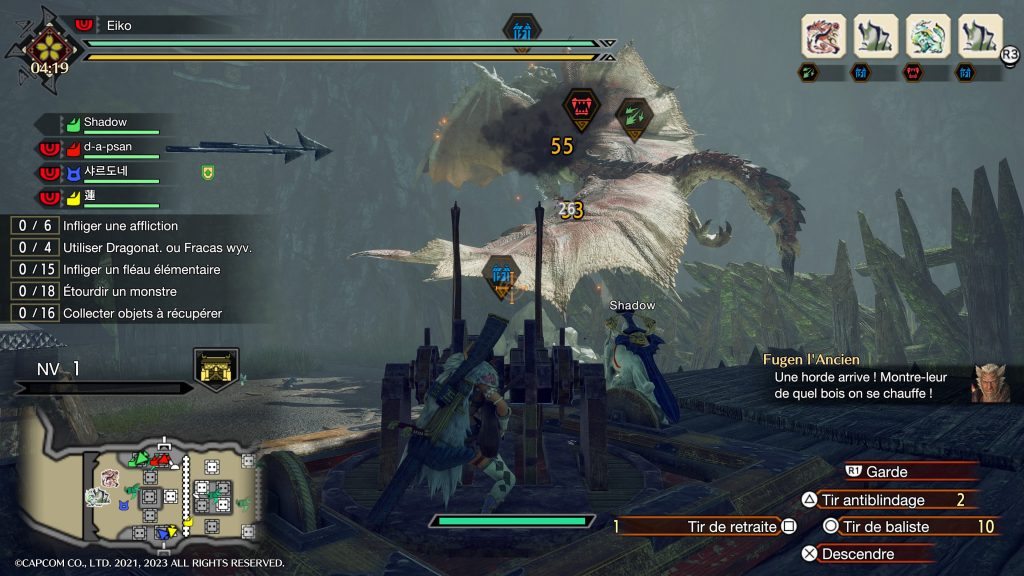1024x576 pixels.
Task: Select player 샤르도네 in the party list
Action: (107, 172)
